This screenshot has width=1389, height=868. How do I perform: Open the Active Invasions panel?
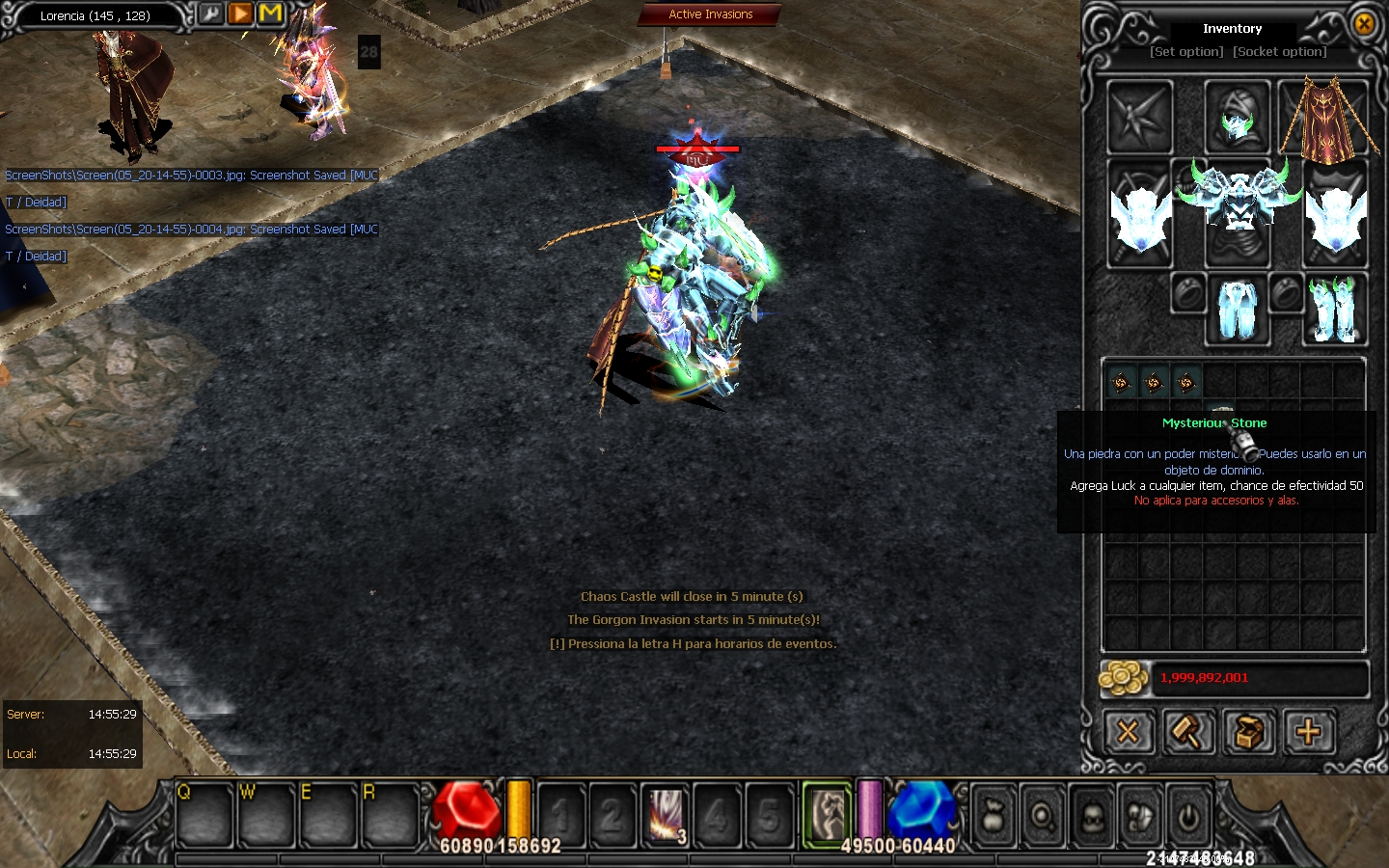pos(710,14)
